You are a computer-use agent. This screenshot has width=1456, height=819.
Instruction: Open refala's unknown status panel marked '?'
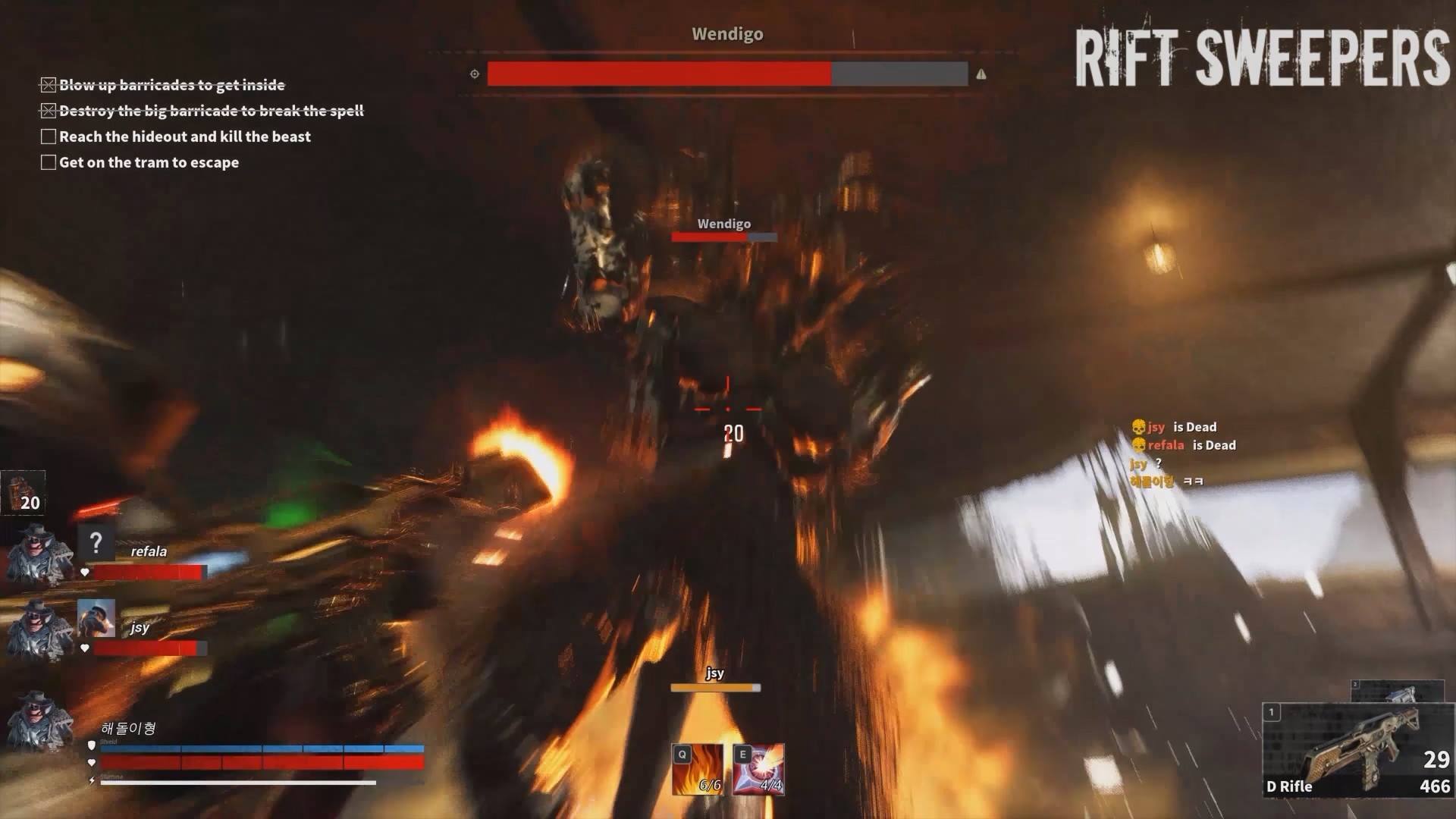[97, 541]
